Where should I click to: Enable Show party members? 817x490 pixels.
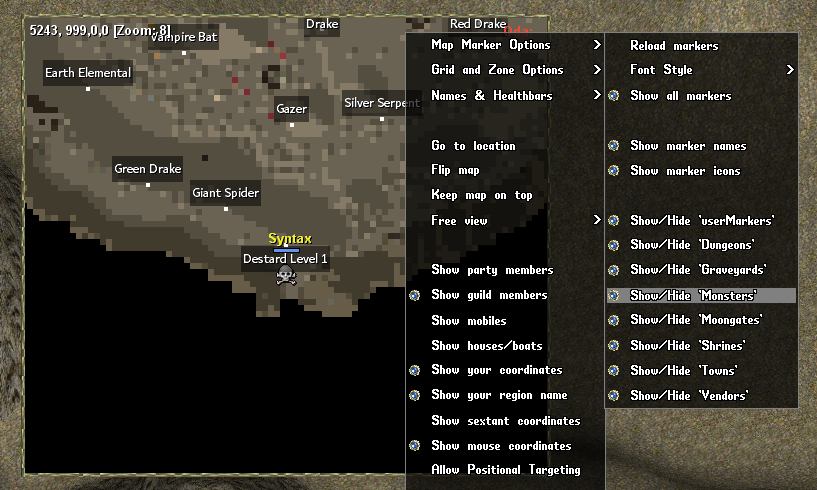tap(491, 270)
